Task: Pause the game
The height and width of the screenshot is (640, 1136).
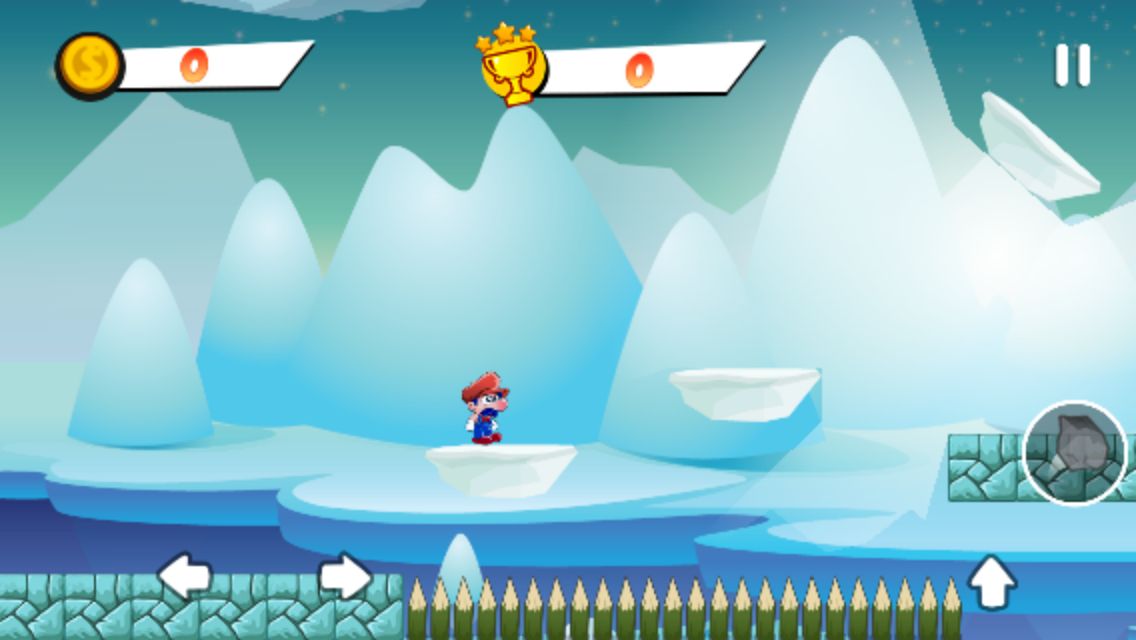Action: (x=1072, y=65)
